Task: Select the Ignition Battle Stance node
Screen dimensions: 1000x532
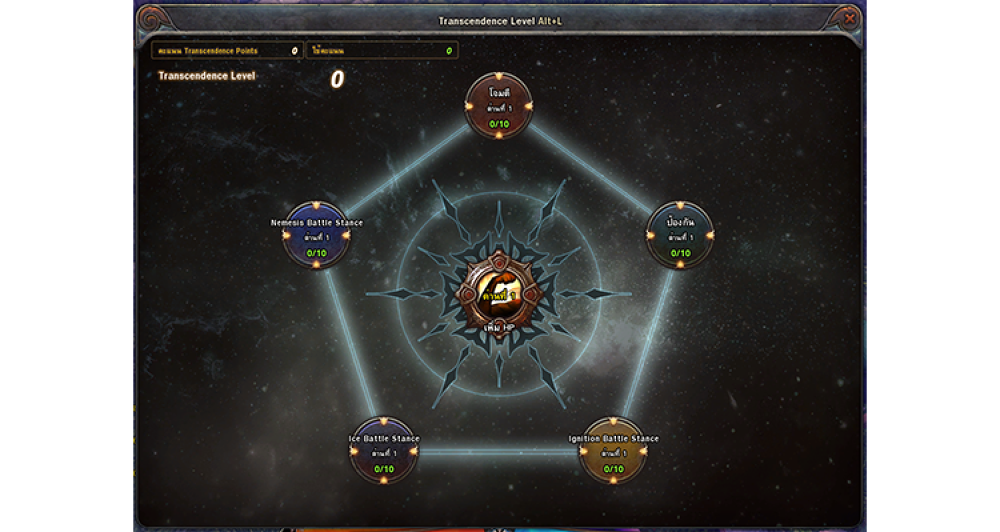Action: tap(613, 451)
